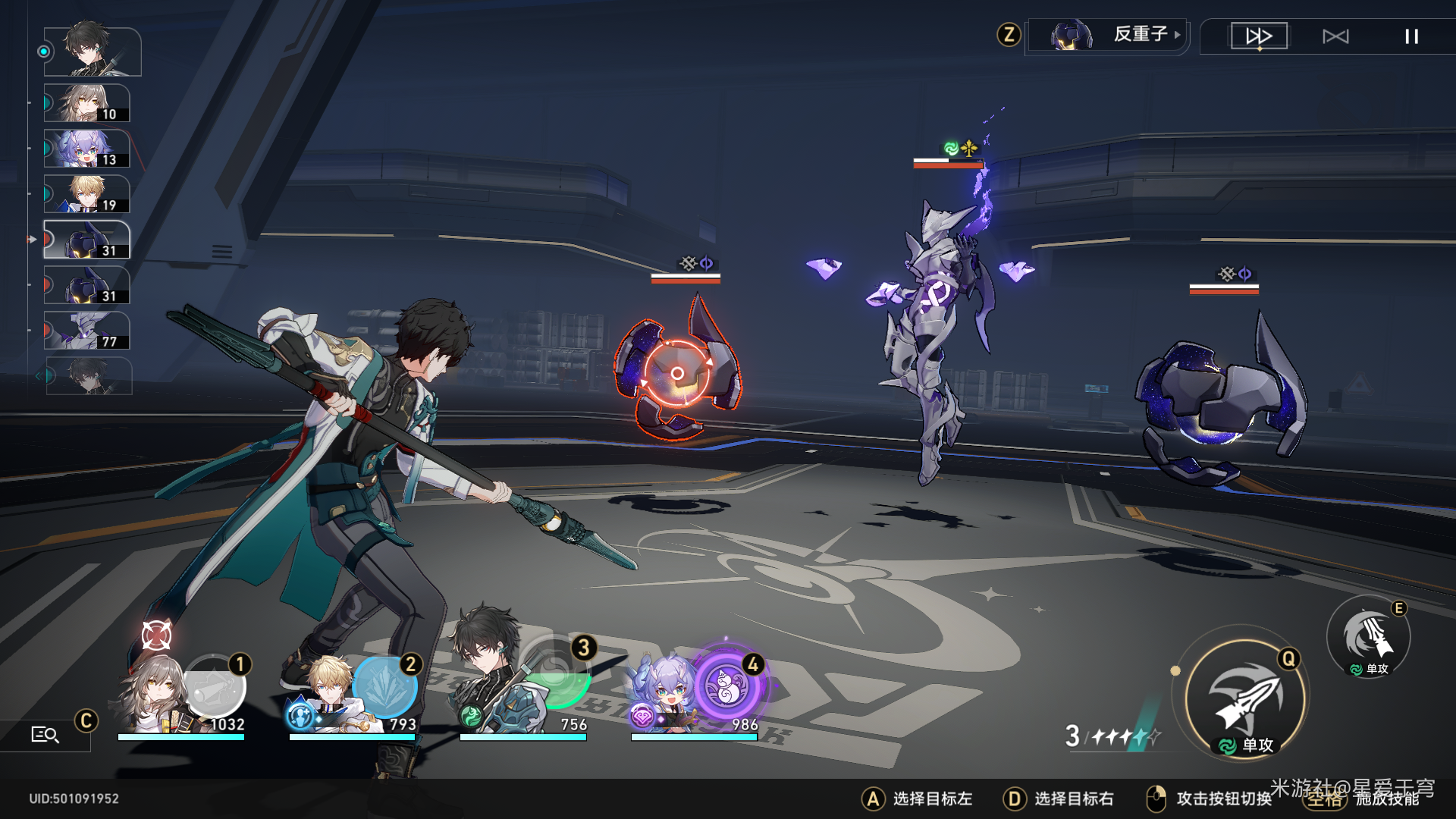The height and width of the screenshot is (819, 1456).
Task: Select the turn-order portrait with action value 19
Action: [x=86, y=194]
